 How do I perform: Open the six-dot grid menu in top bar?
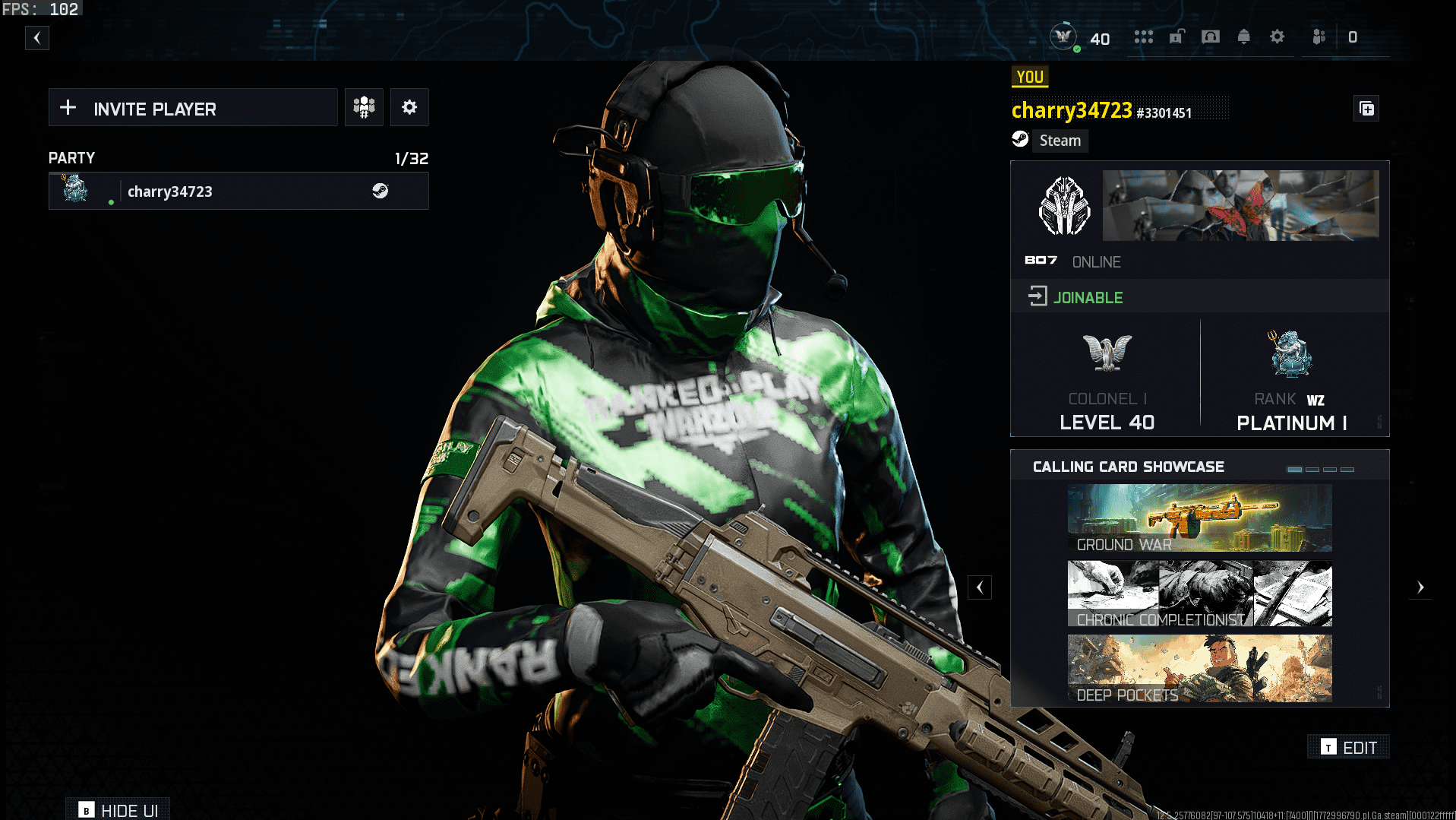coord(1143,37)
